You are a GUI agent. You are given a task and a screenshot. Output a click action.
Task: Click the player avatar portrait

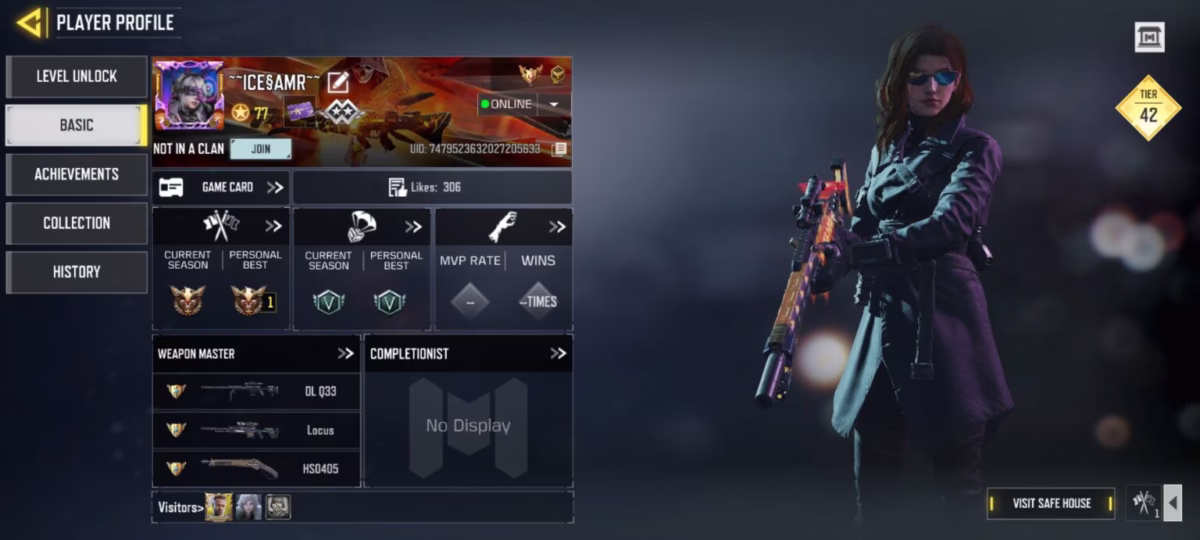(x=189, y=95)
